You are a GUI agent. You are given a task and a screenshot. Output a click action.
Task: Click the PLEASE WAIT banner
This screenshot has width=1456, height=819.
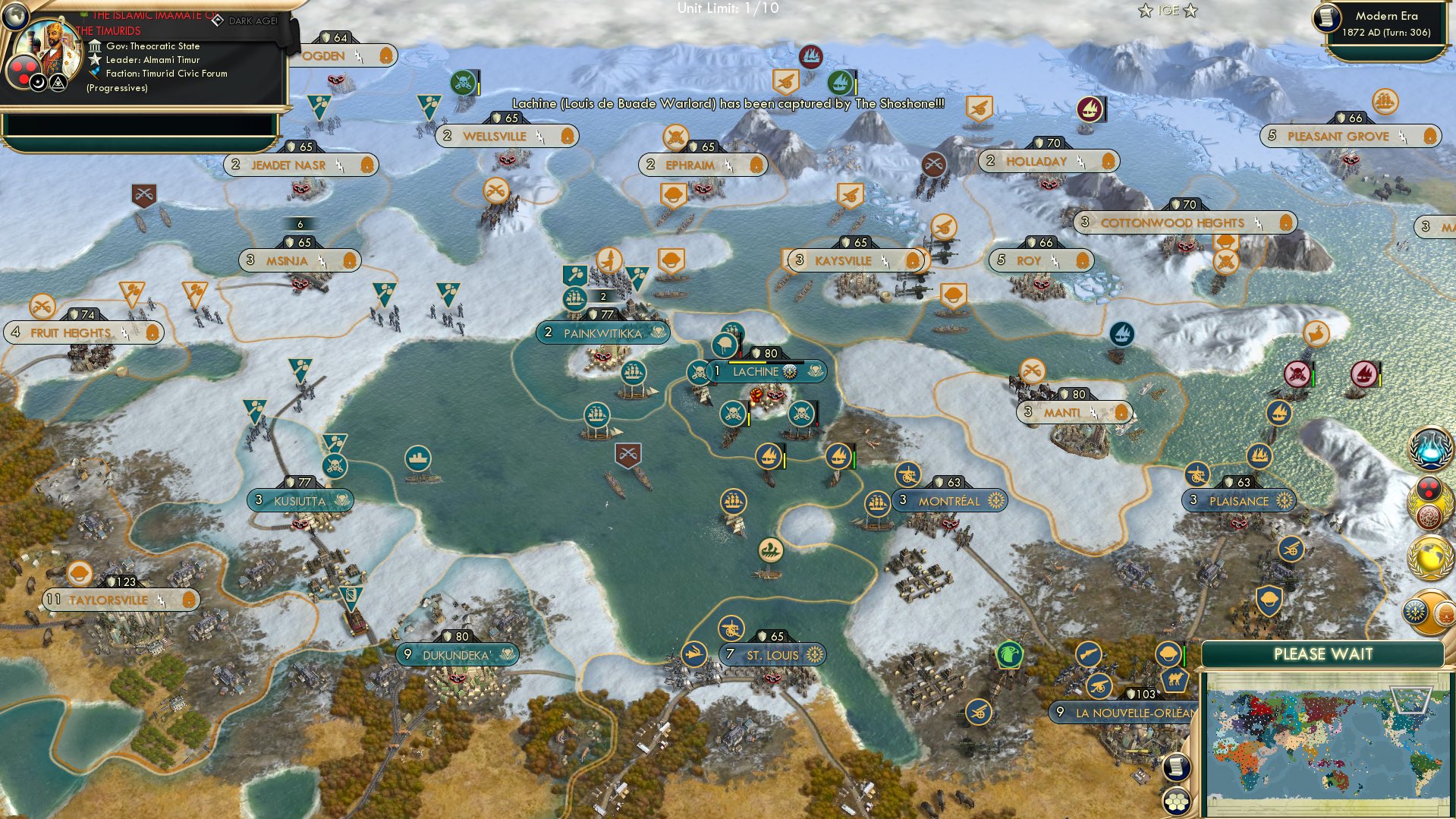[1324, 653]
